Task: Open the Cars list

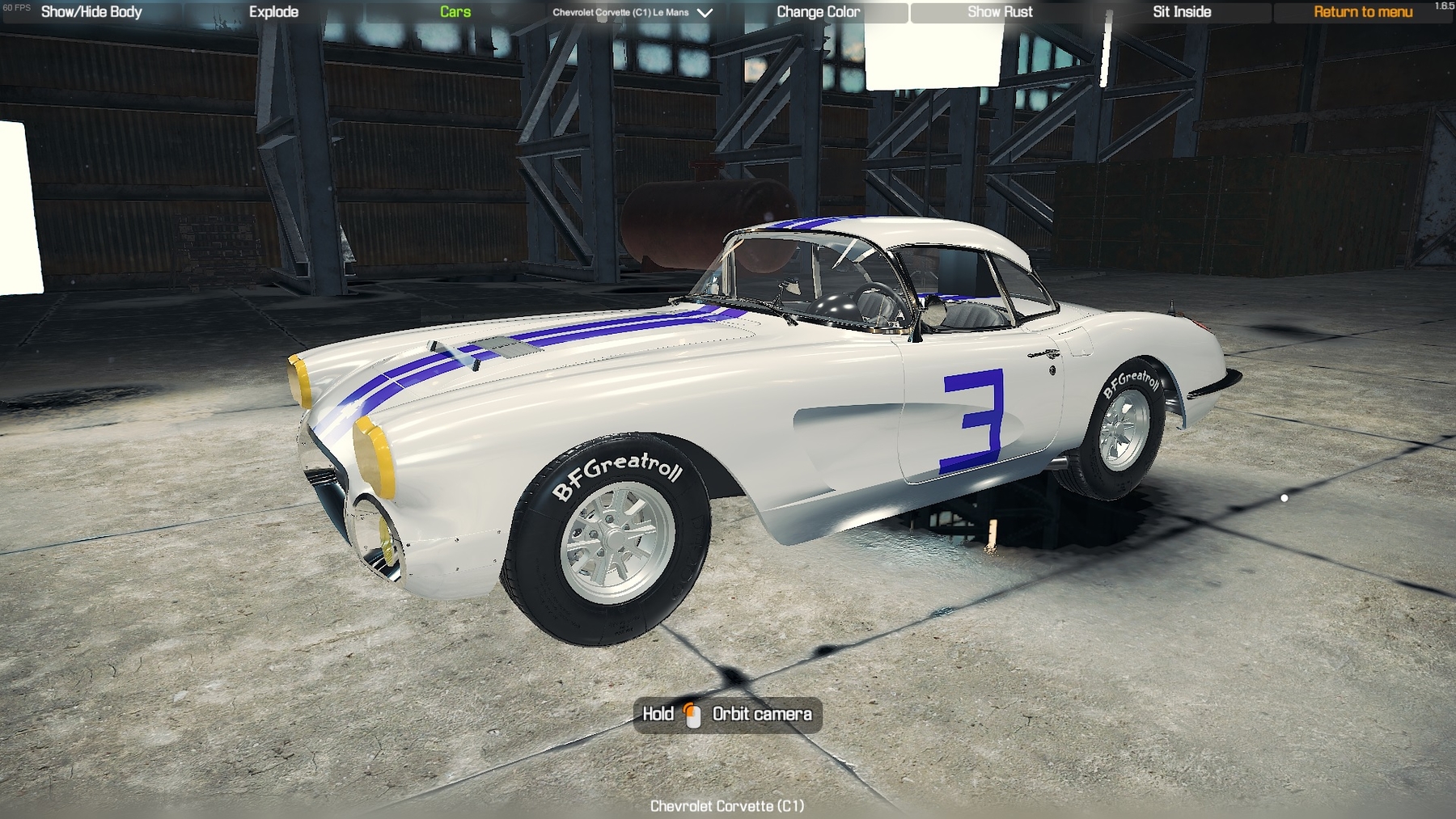Action: pyautogui.click(x=455, y=12)
